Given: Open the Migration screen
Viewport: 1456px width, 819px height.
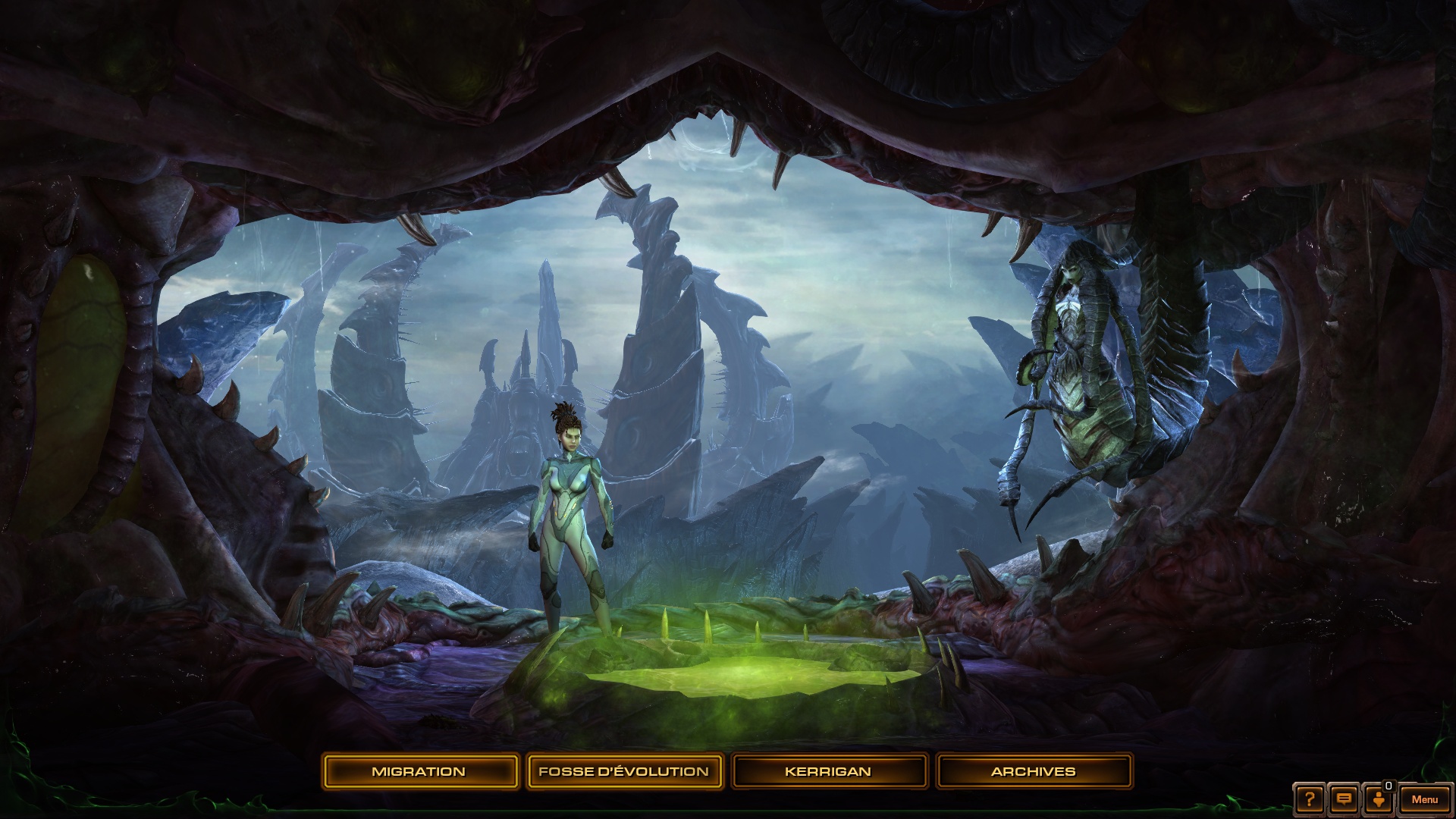Looking at the screenshot, I should [x=419, y=771].
